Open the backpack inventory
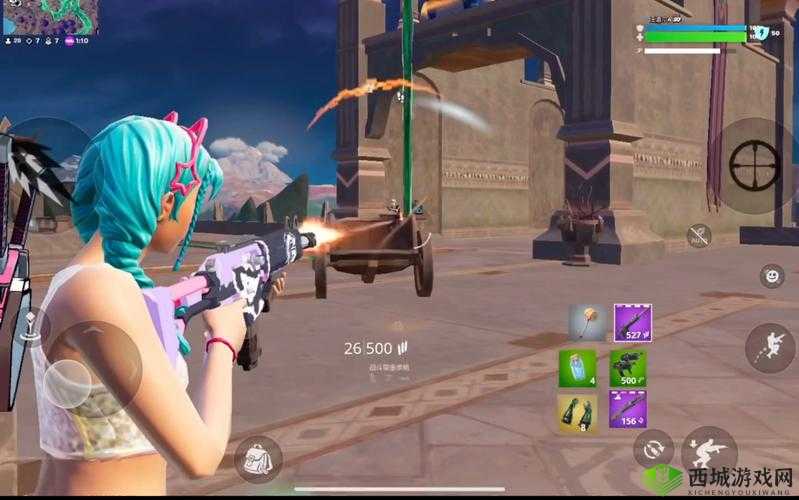 pyautogui.click(x=257, y=459)
